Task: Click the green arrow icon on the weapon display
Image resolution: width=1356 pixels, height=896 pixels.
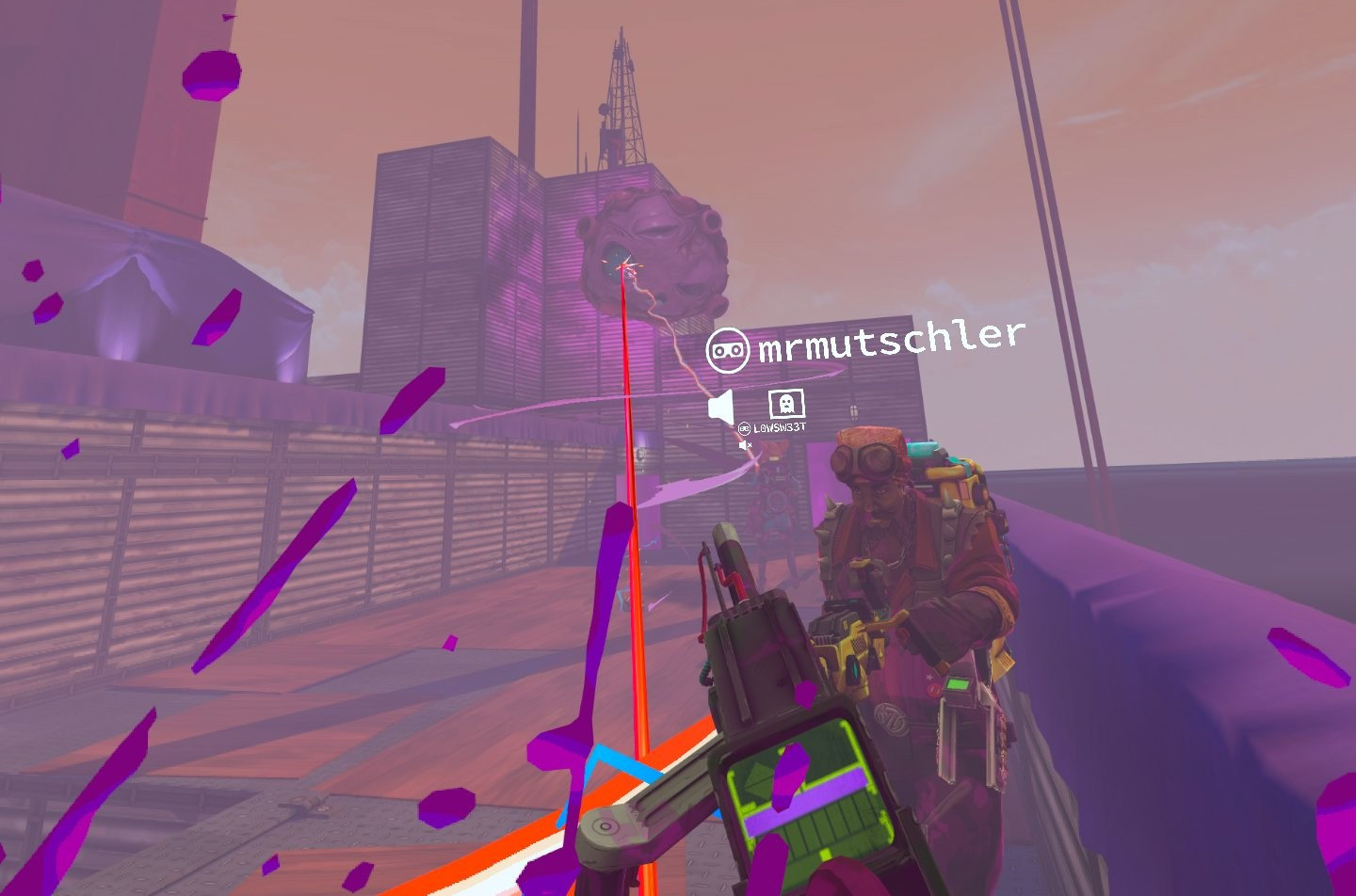Action: [755, 779]
